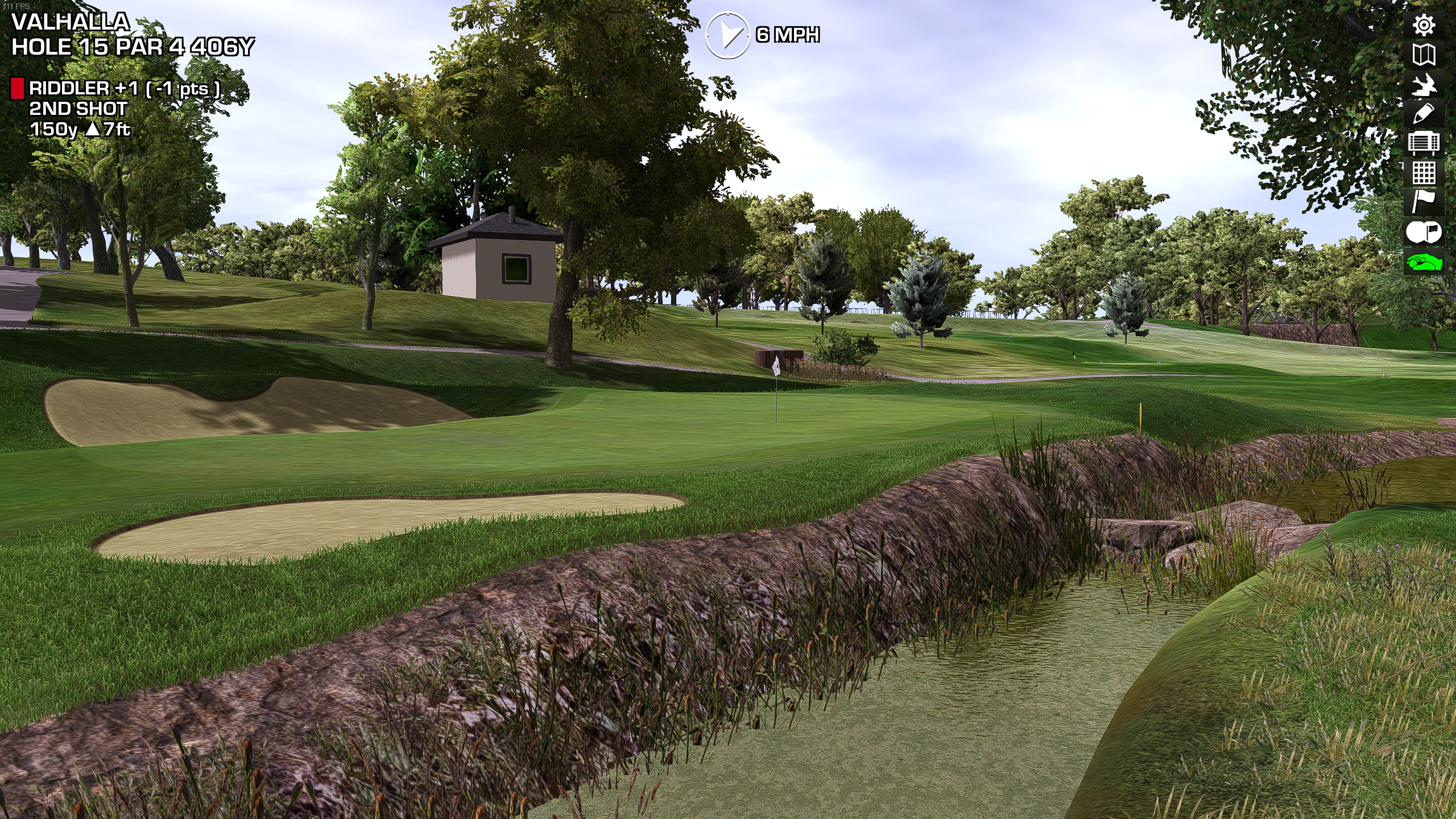1456x819 pixels.
Task: Open the scoreboard icon
Action: [x=1424, y=143]
